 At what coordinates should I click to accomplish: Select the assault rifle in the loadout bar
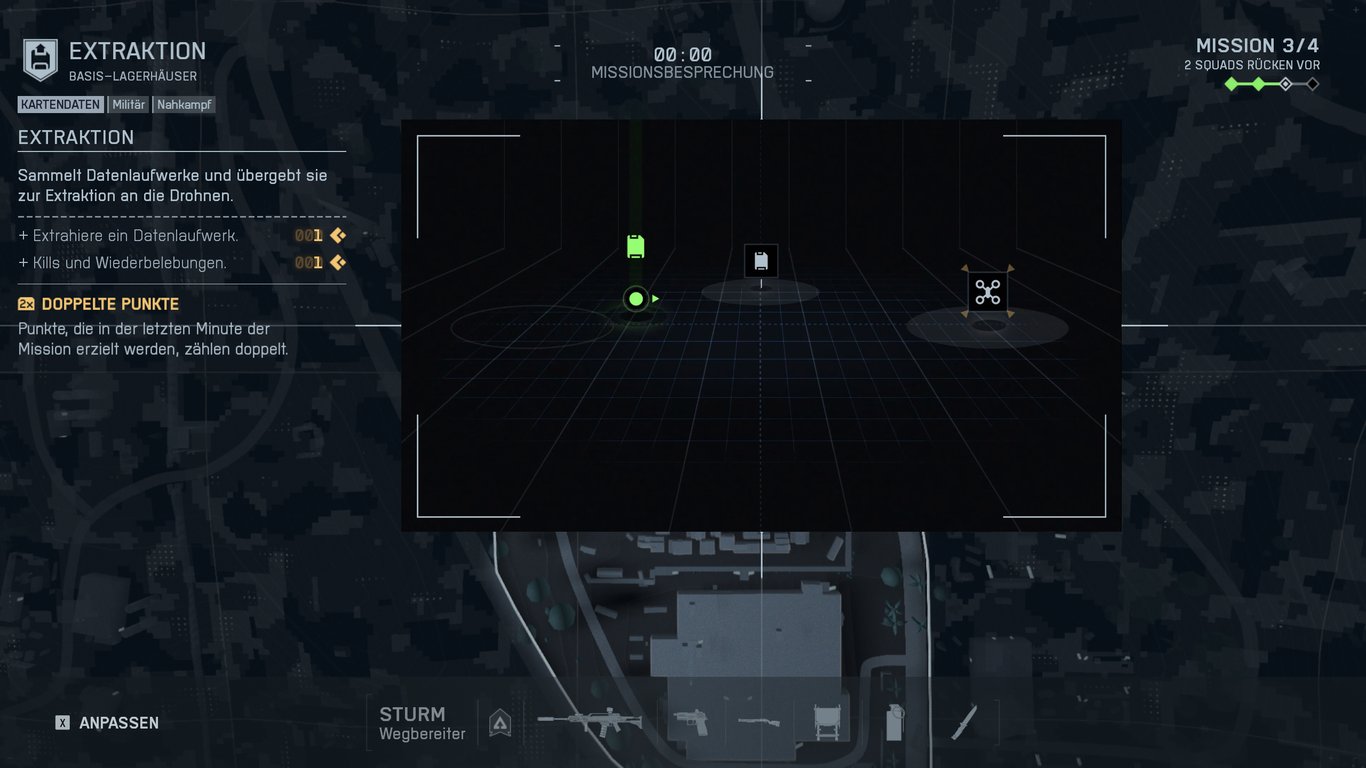[x=590, y=723]
